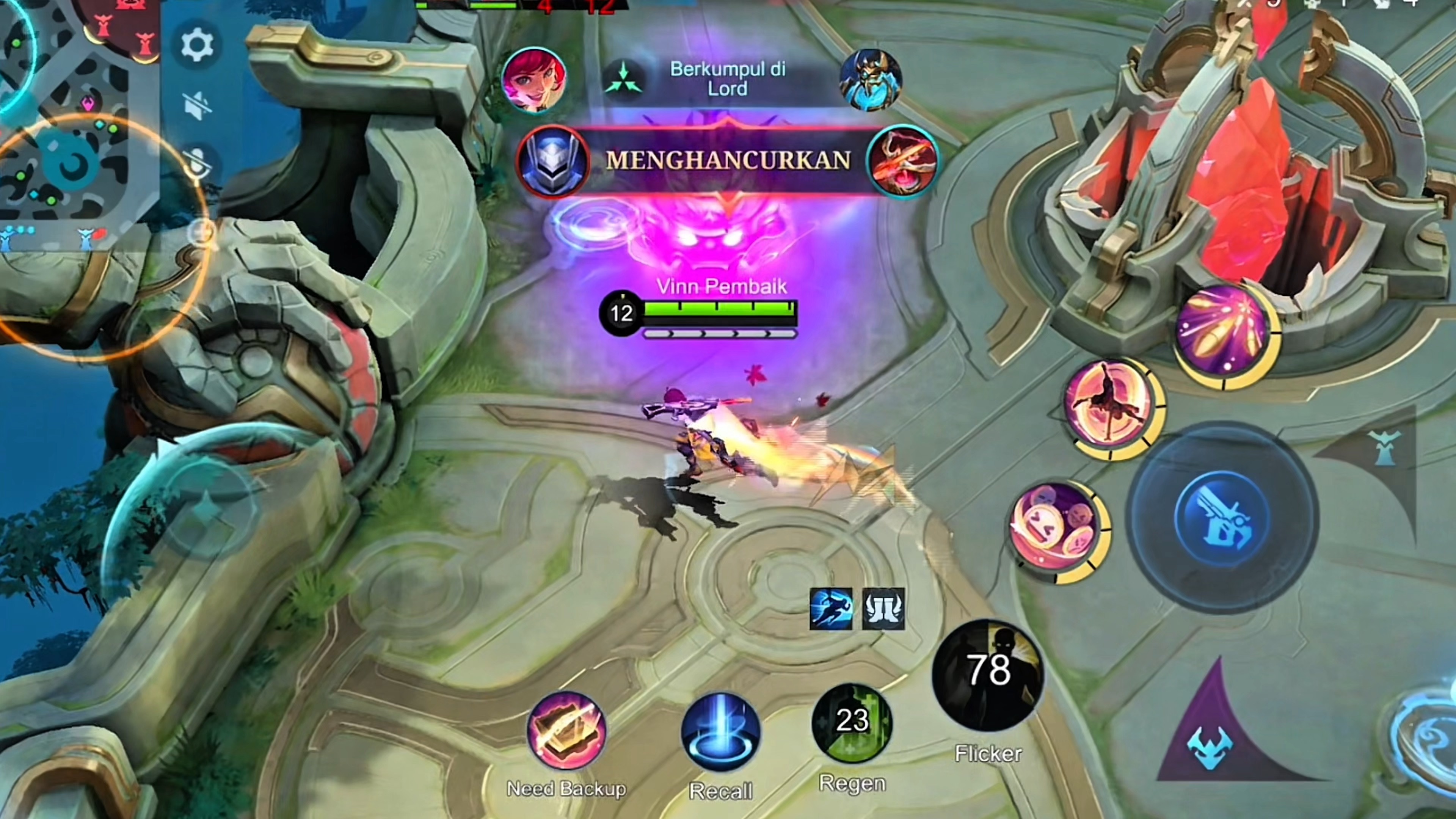
Task: Send the Need Backup quick chat
Action: click(x=566, y=731)
